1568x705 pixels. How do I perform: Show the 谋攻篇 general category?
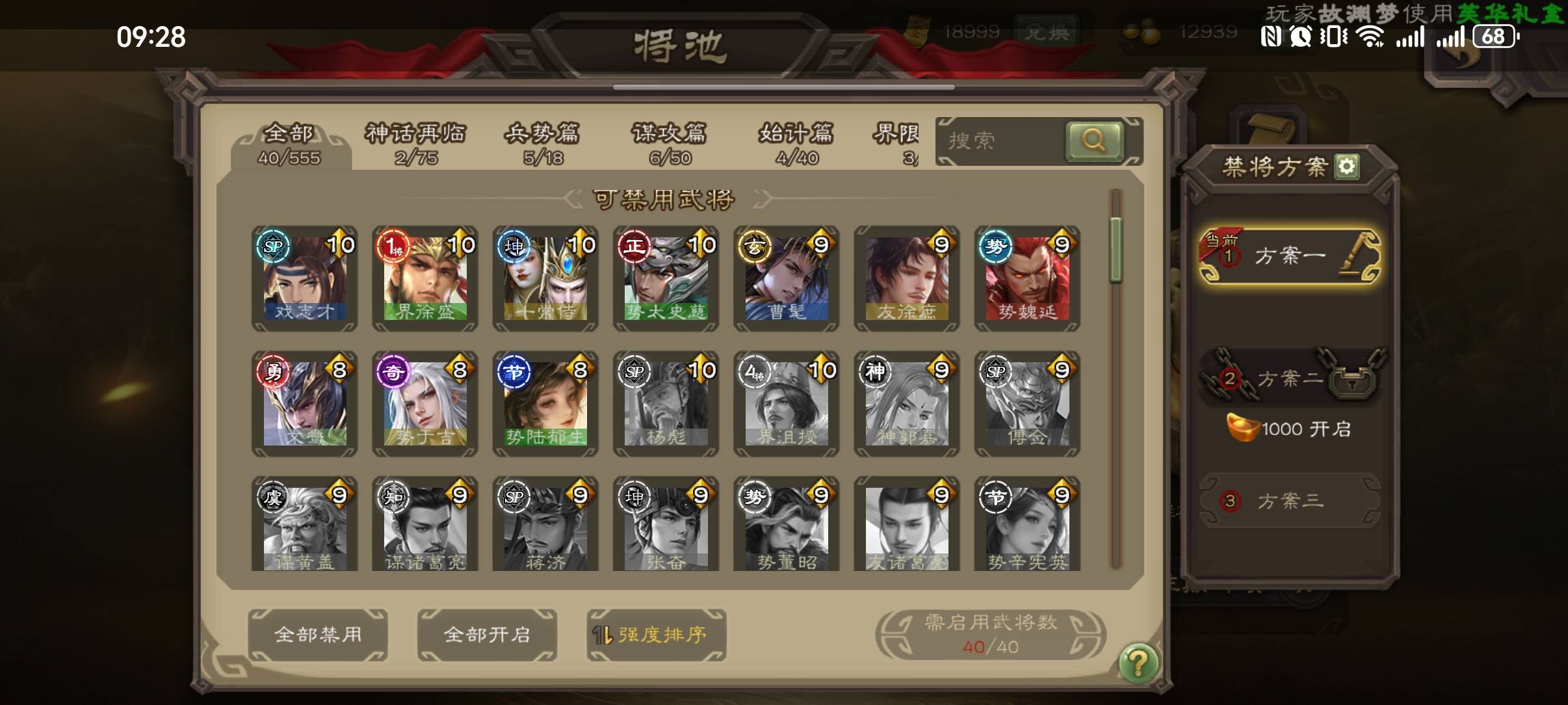coord(669,144)
